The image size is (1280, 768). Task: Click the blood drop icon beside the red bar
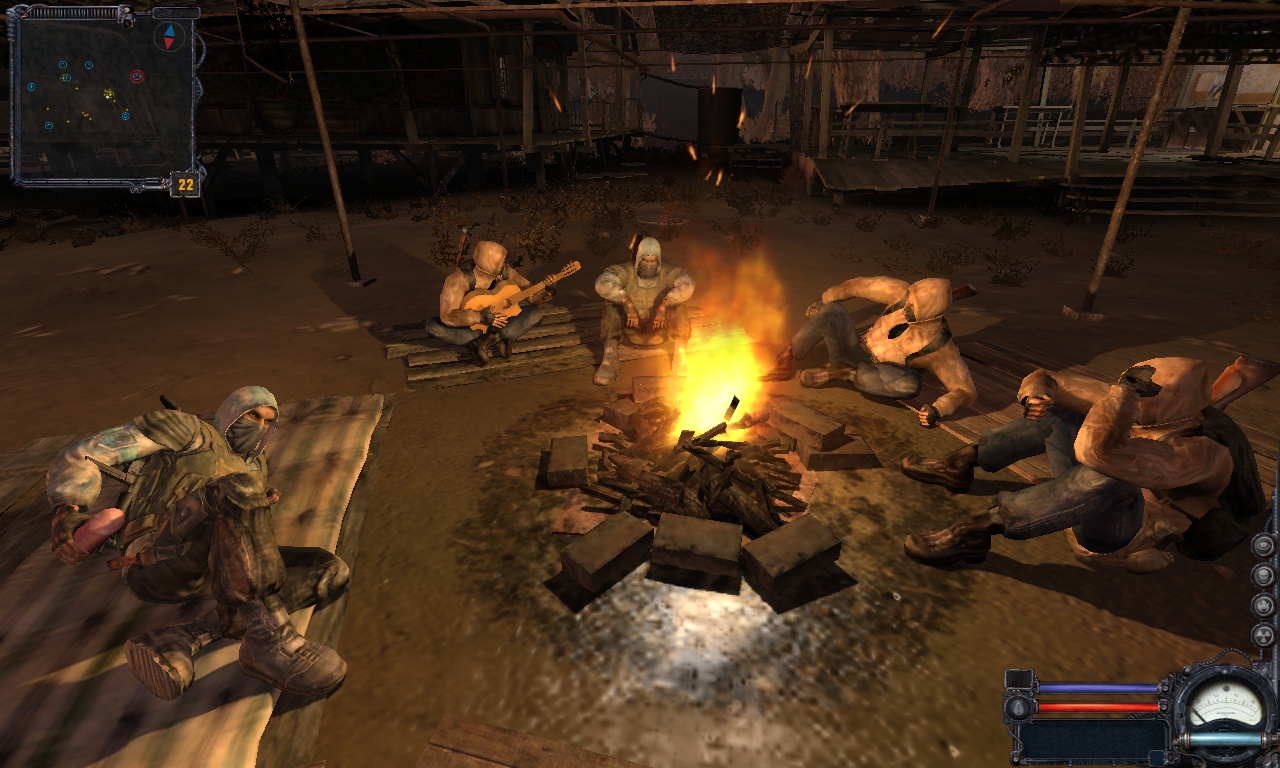tap(1019, 707)
